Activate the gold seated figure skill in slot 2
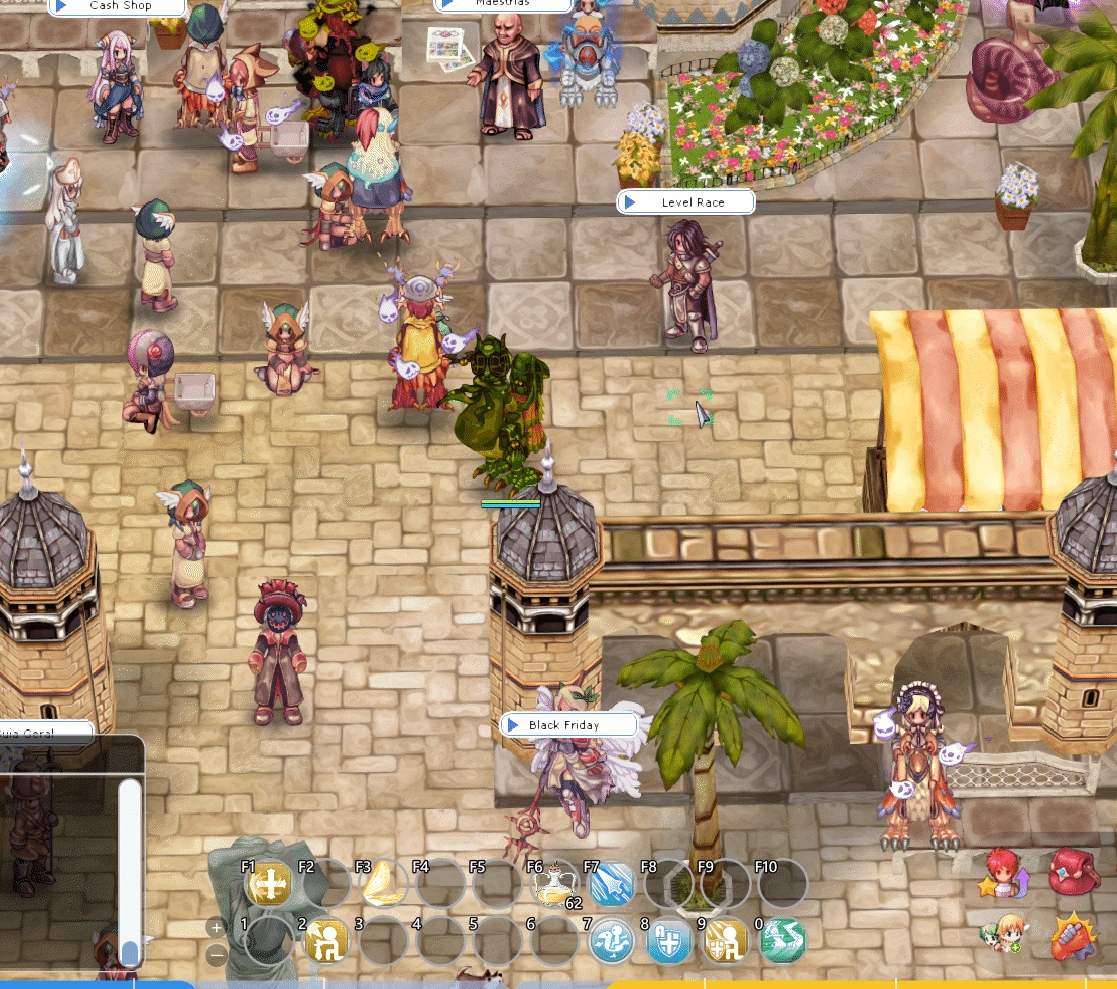 (x=326, y=942)
